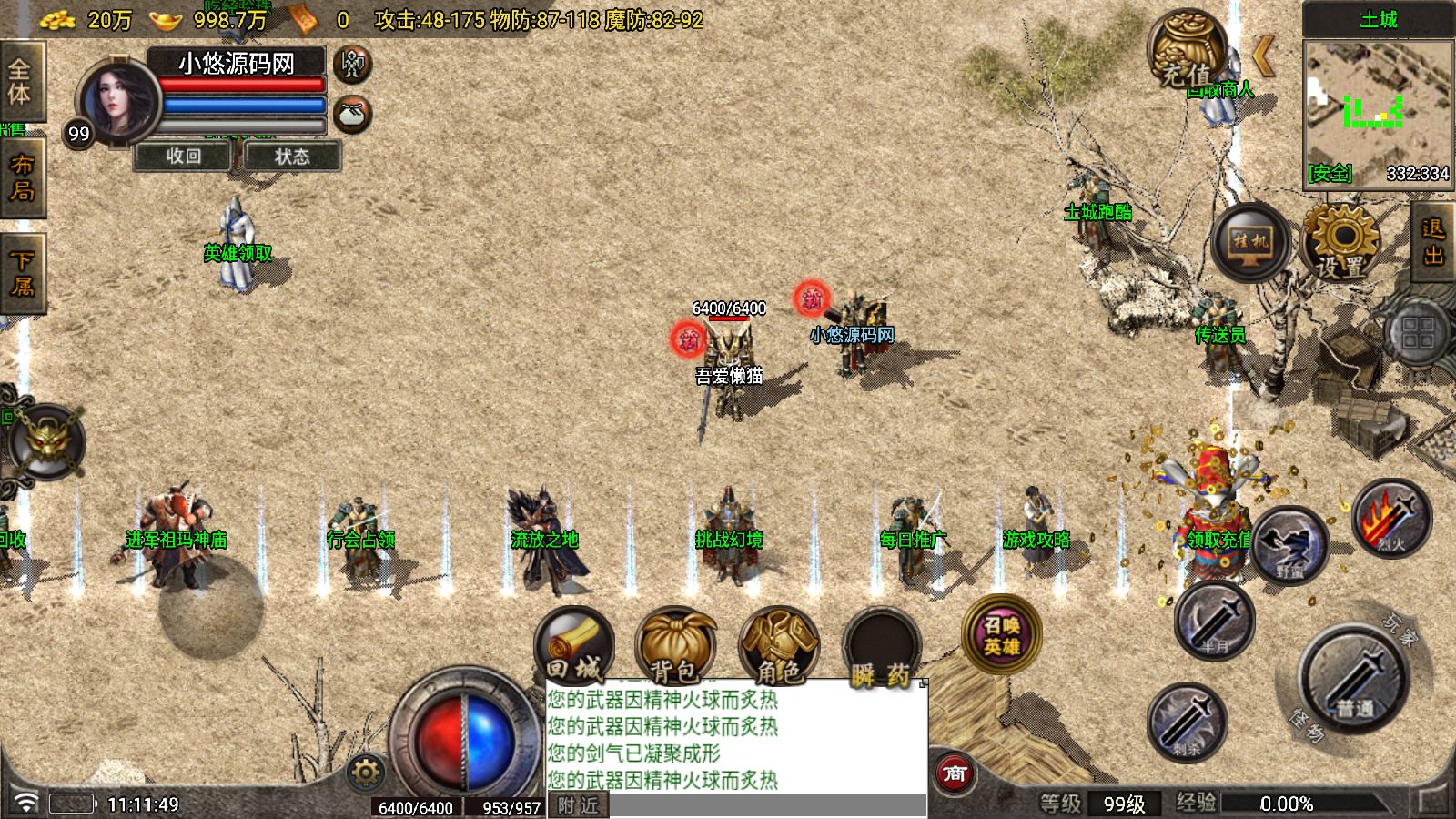The height and width of the screenshot is (819, 1456).
Task: Toggle the 挂机 auto-play button
Action: [1250, 242]
